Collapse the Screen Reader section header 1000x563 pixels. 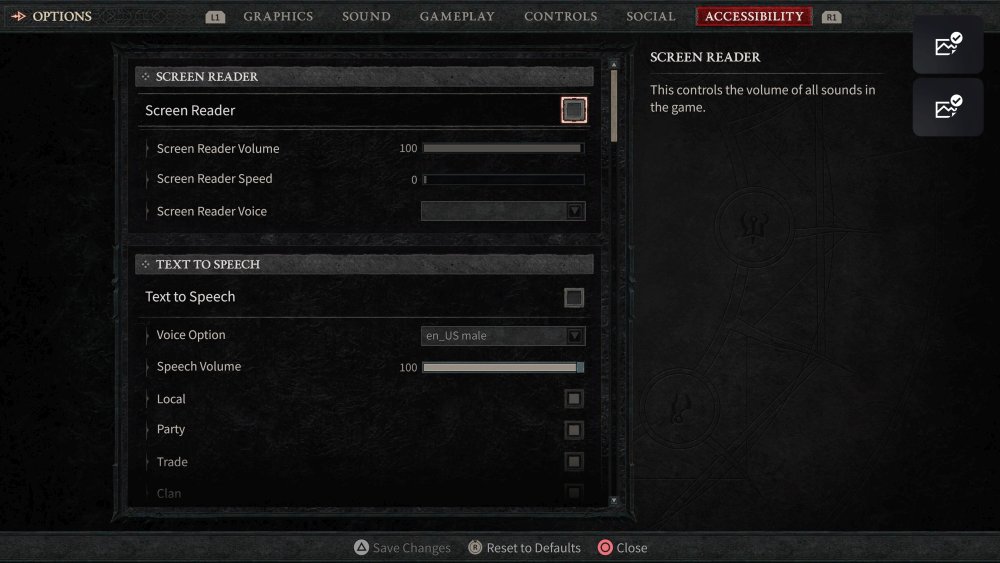coord(365,77)
